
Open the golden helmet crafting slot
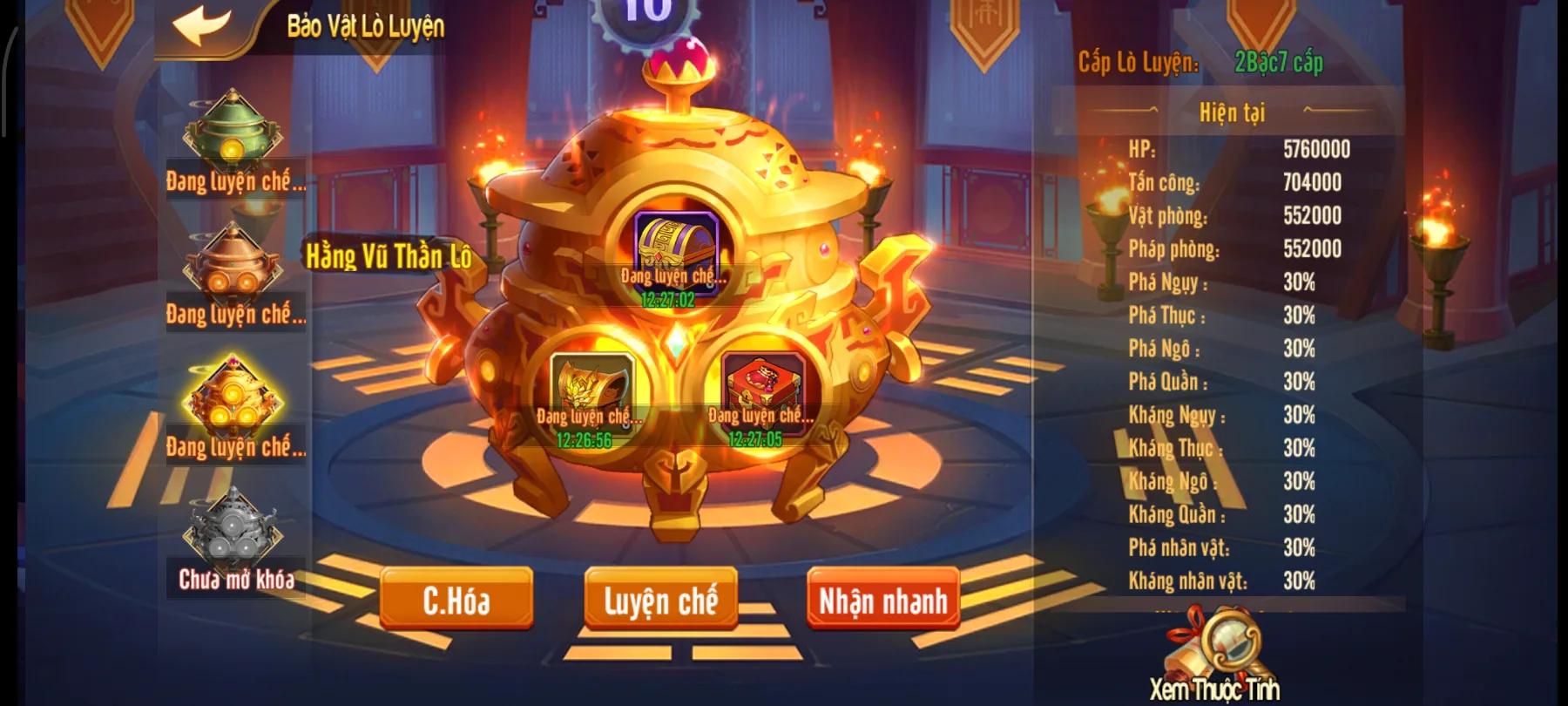[592, 384]
